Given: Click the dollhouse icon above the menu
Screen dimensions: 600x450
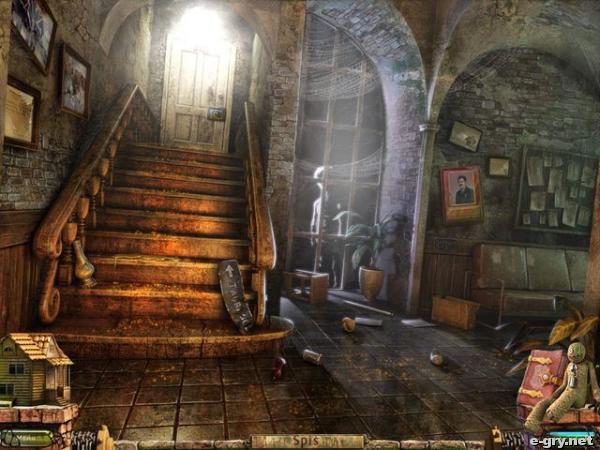Looking at the screenshot, I should [x=37, y=368].
